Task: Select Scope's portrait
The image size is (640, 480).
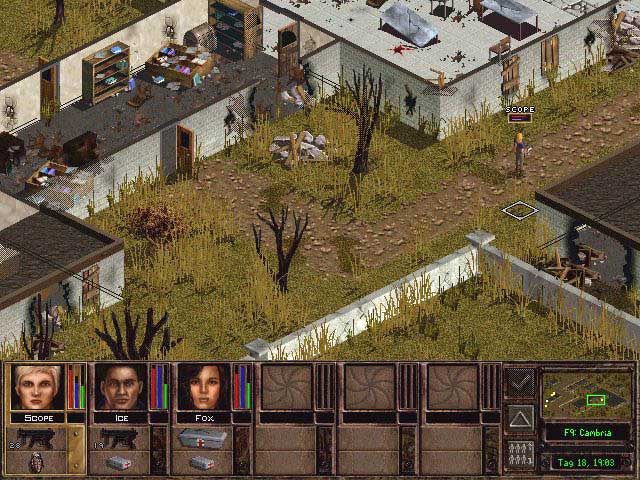Action: 37,387
